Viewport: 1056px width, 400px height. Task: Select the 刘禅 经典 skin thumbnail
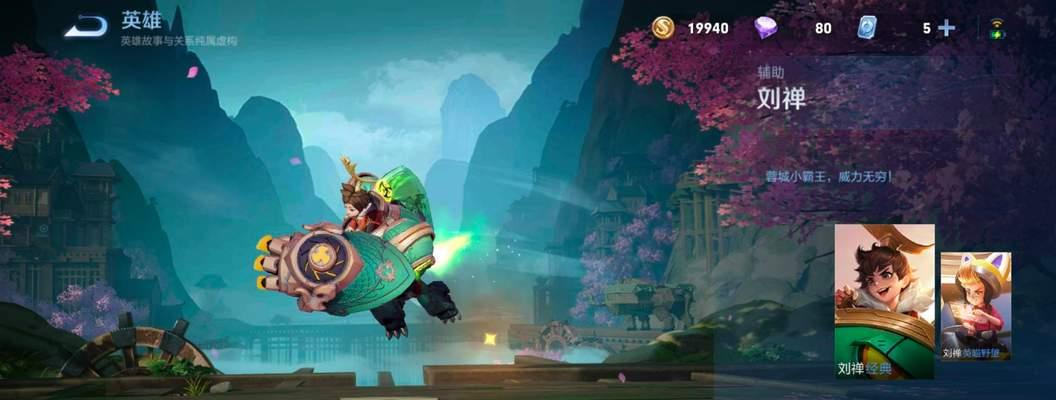[x=884, y=301]
